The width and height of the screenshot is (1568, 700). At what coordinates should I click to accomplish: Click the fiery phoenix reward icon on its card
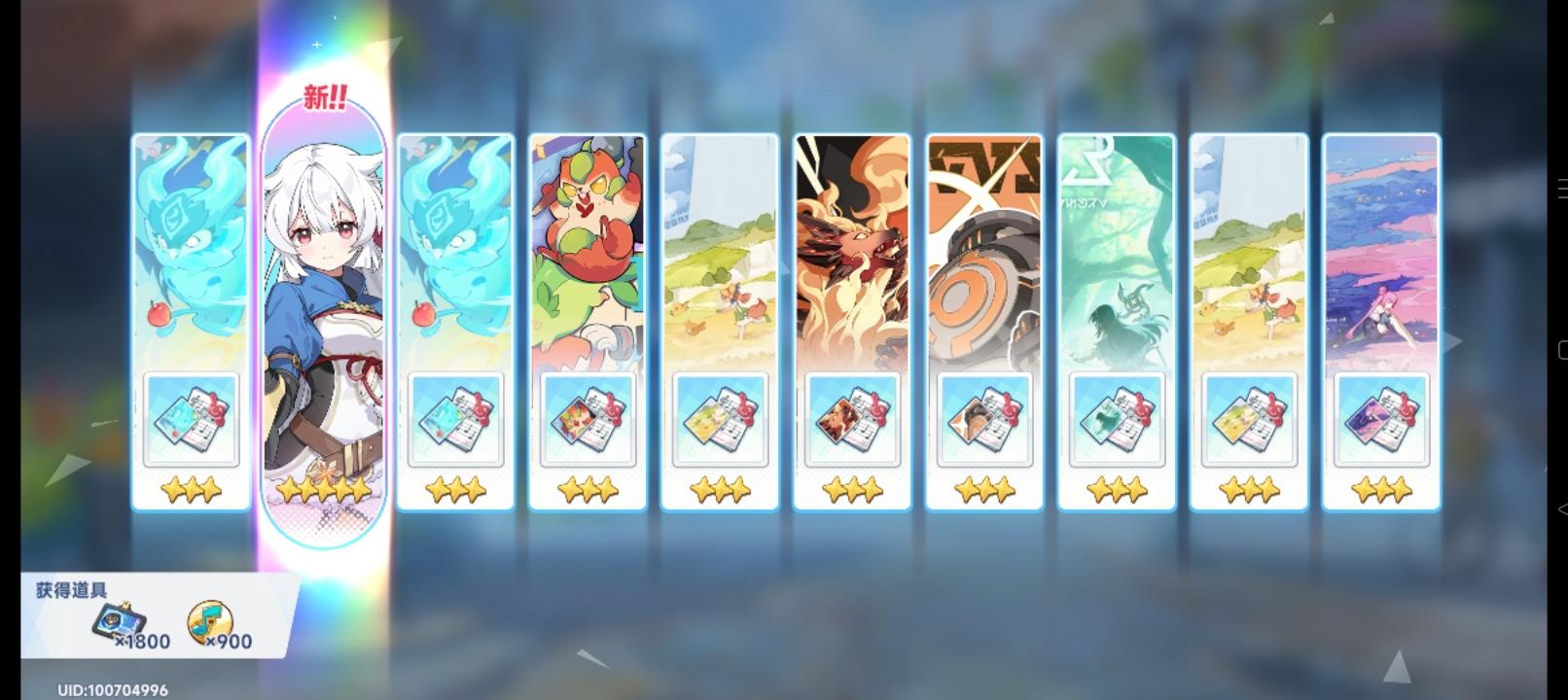click(x=851, y=420)
